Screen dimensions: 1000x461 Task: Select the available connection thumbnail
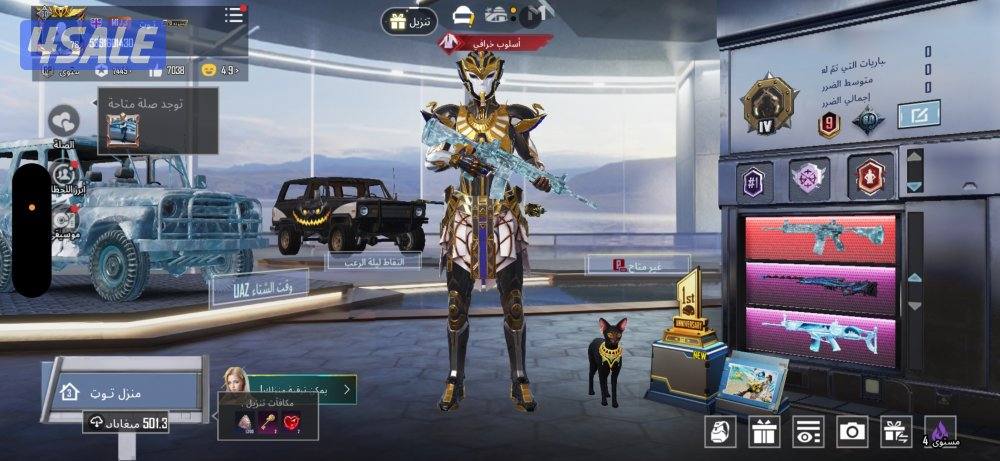pyautogui.click(x=123, y=131)
